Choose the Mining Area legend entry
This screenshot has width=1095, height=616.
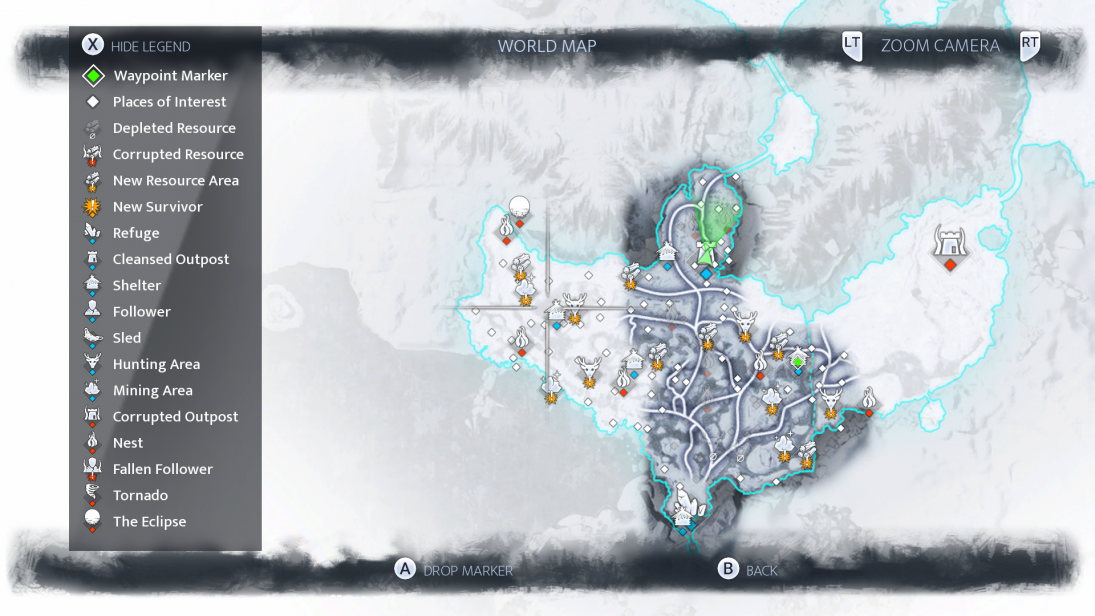[x=152, y=391]
